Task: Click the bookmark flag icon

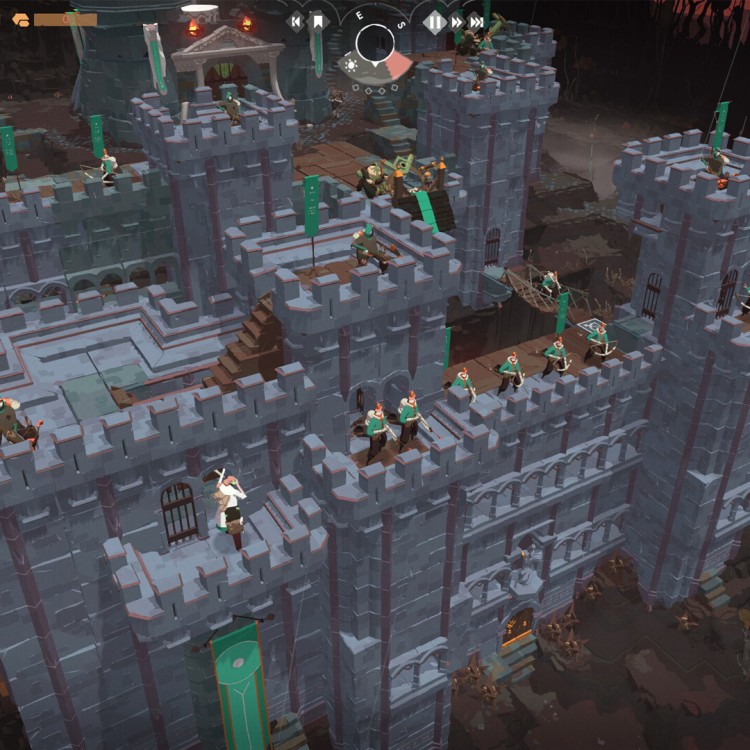Action: click(x=318, y=20)
